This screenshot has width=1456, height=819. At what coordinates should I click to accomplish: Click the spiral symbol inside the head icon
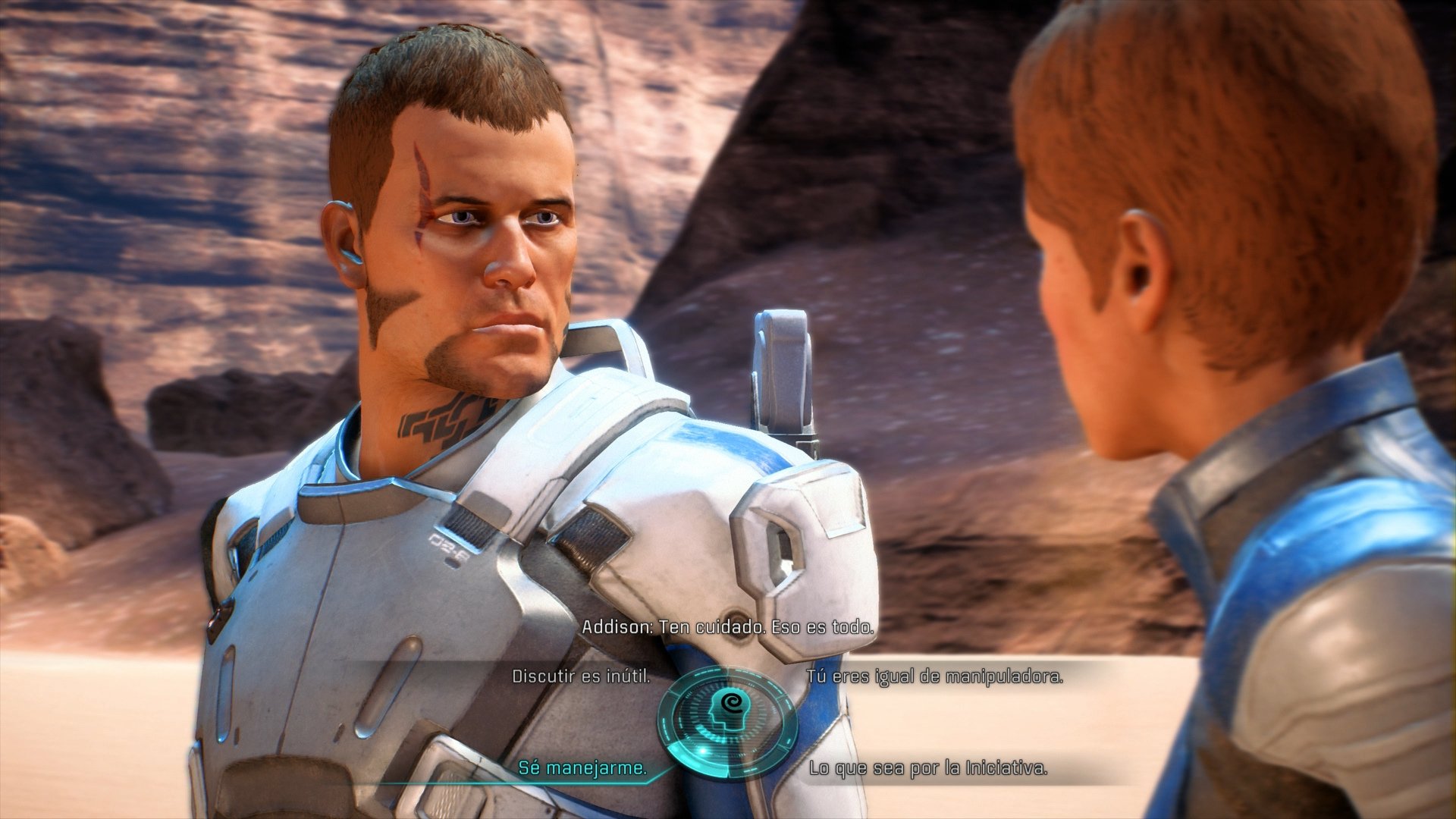[x=733, y=703]
